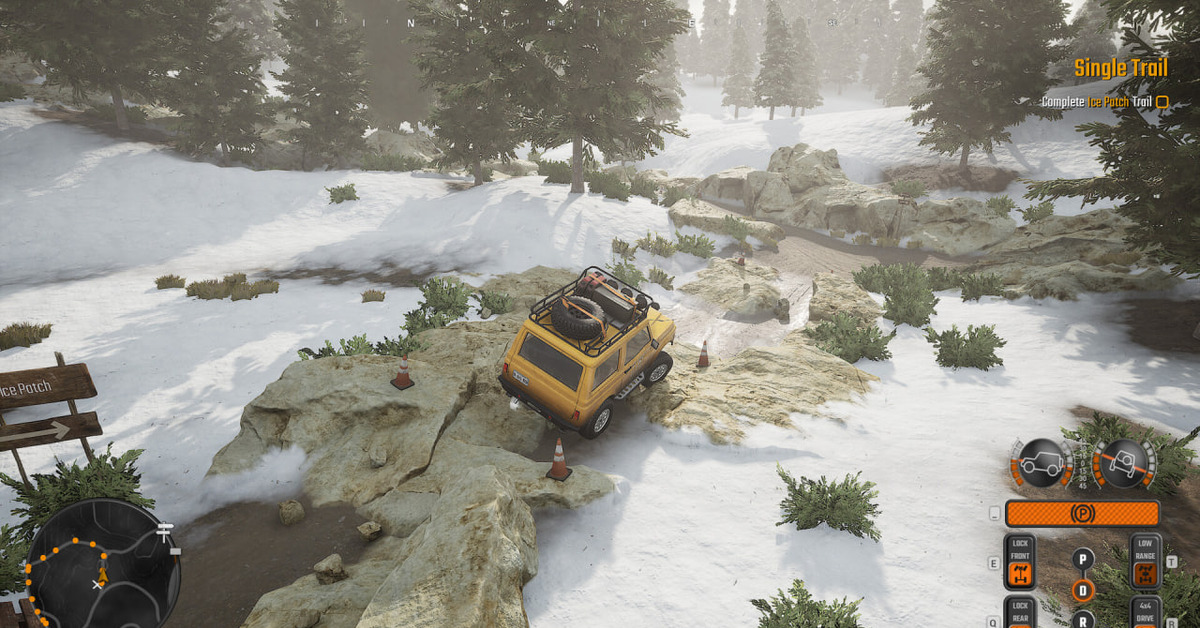This screenshot has width=1200, height=628.
Task: Toggle the 4x4 Drive mode
Action: [1146, 612]
